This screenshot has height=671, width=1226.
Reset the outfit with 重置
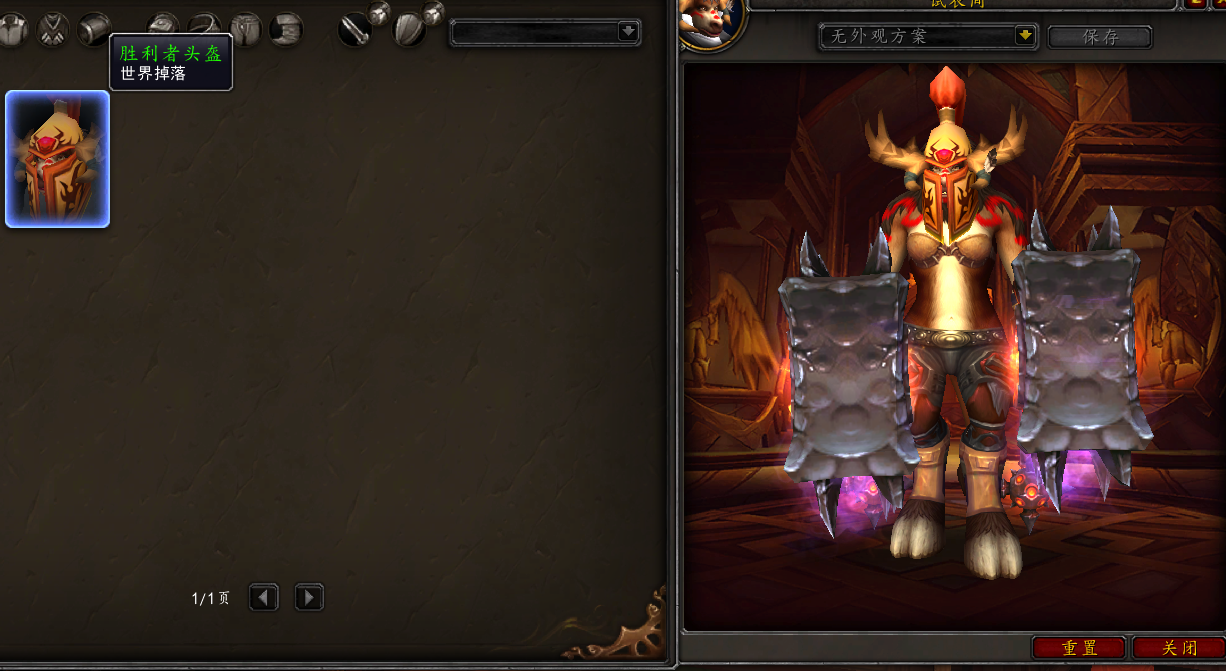(x=1079, y=648)
